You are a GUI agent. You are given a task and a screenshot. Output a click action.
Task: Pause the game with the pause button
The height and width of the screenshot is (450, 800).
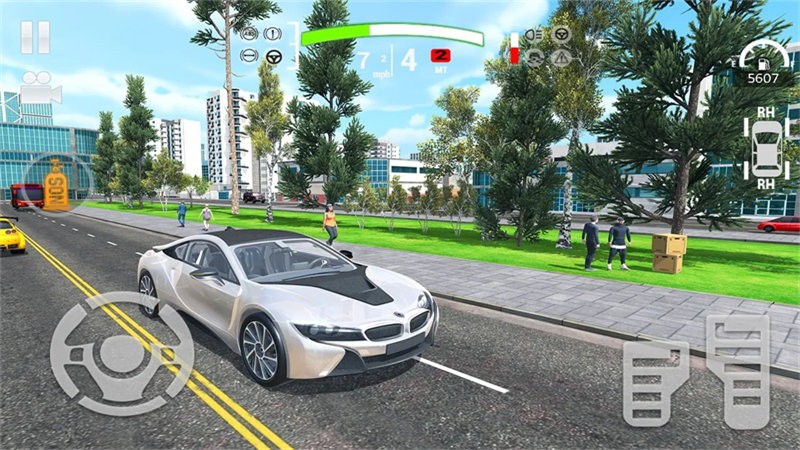(x=35, y=37)
